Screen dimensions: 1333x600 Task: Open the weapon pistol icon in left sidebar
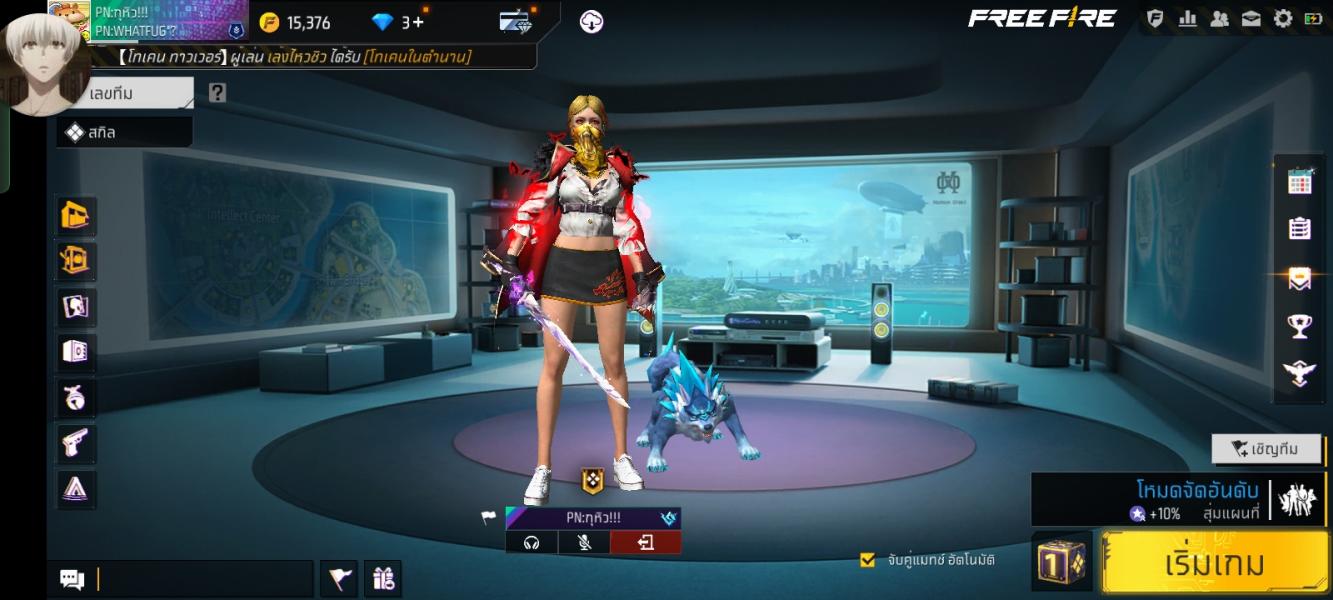[x=76, y=442]
